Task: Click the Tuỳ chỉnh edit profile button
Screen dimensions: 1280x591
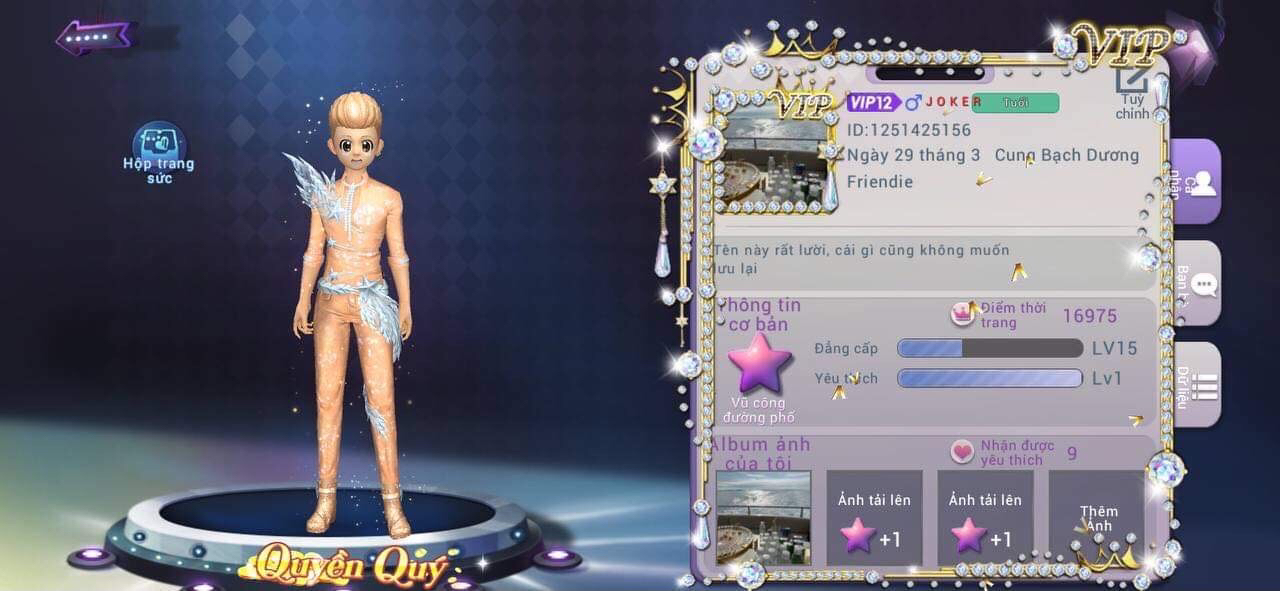Action: point(1132,91)
